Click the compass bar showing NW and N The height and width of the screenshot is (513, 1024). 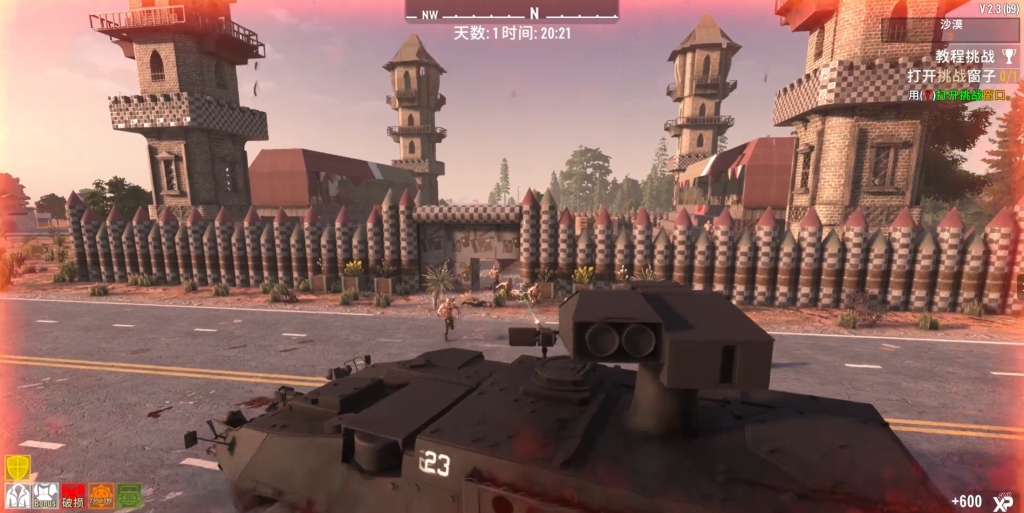click(x=511, y=13)
